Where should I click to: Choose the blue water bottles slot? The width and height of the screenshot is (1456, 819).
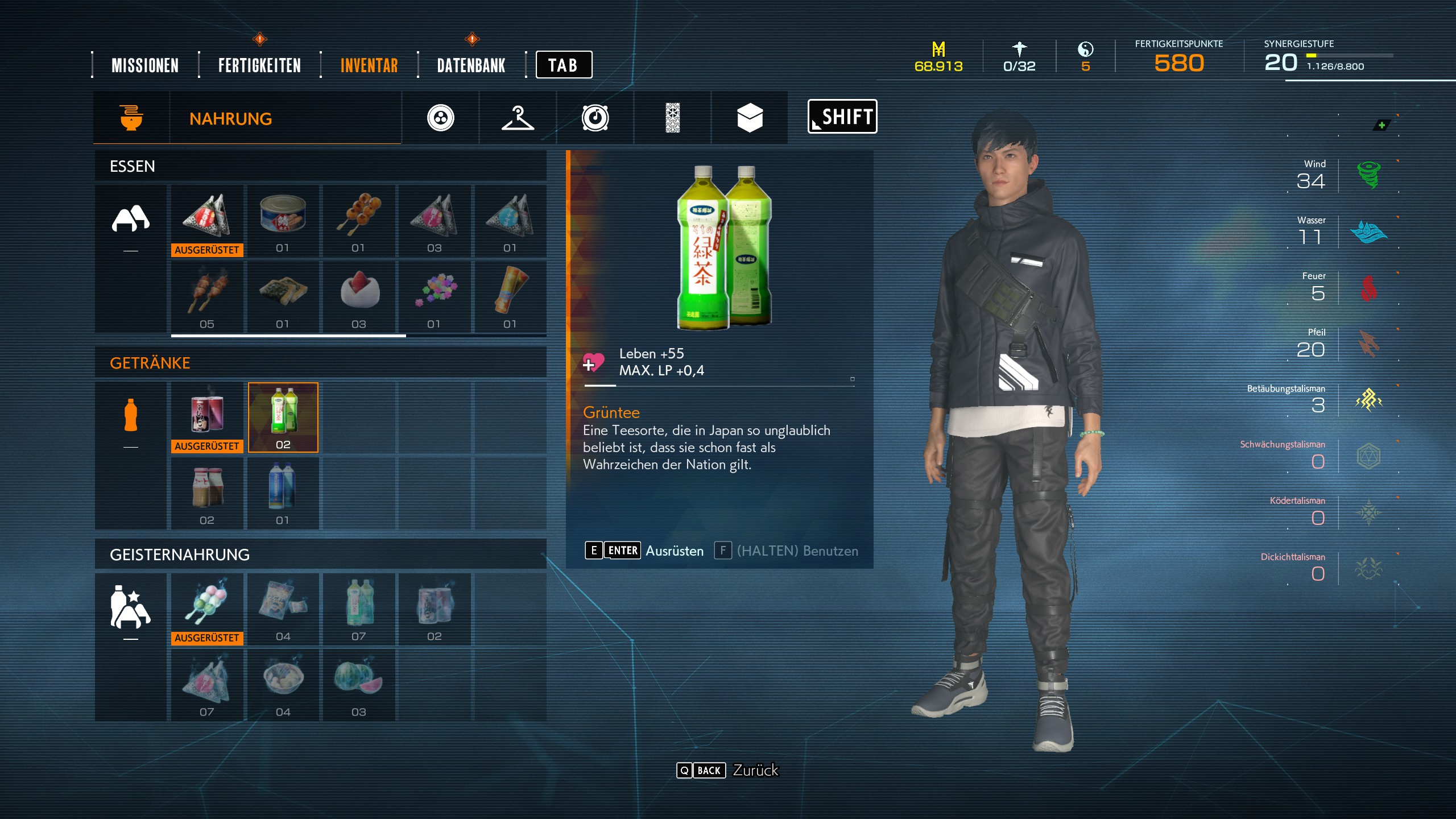point(283,493)
